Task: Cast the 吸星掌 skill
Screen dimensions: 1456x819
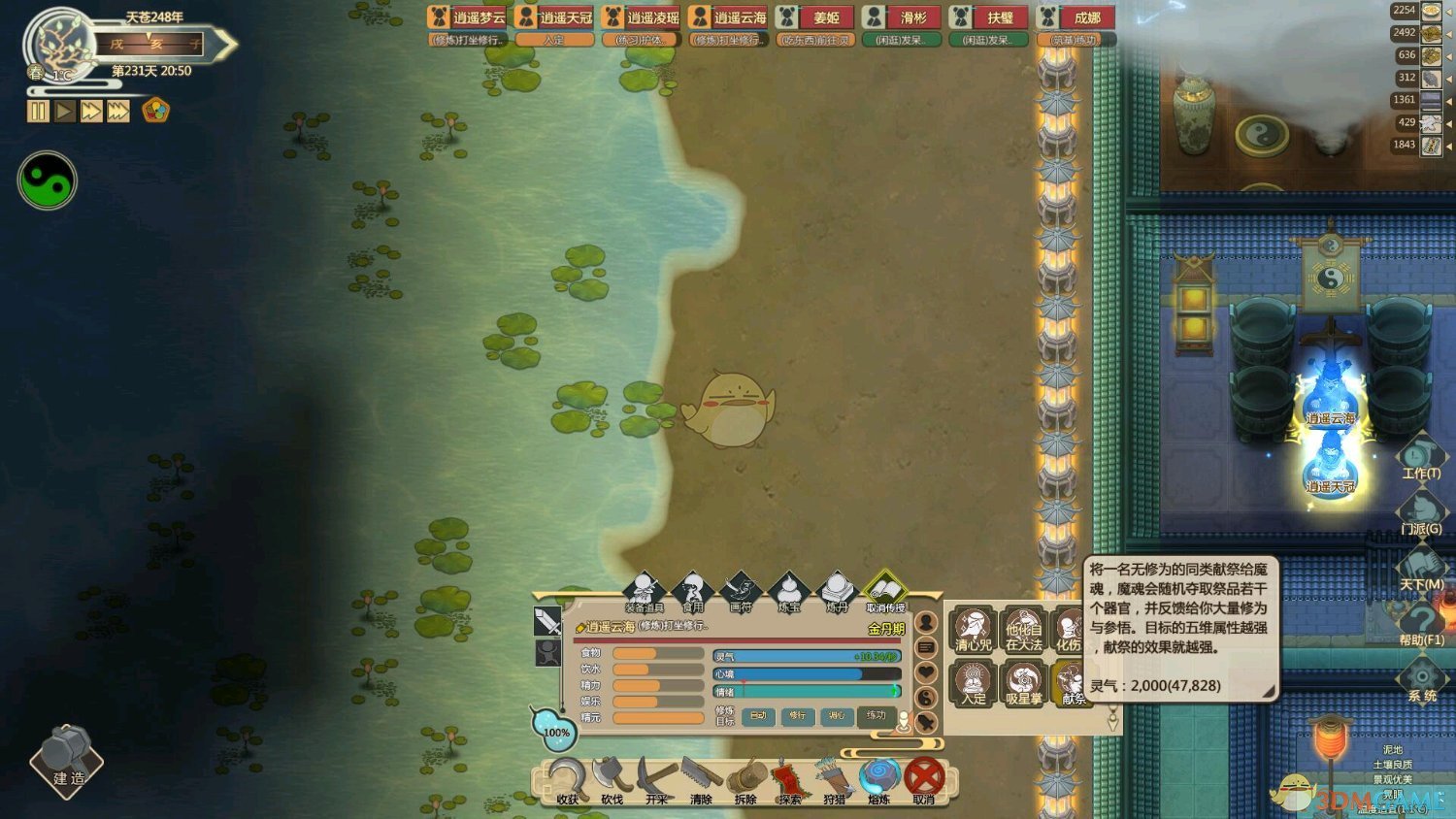Action: 1023,683
